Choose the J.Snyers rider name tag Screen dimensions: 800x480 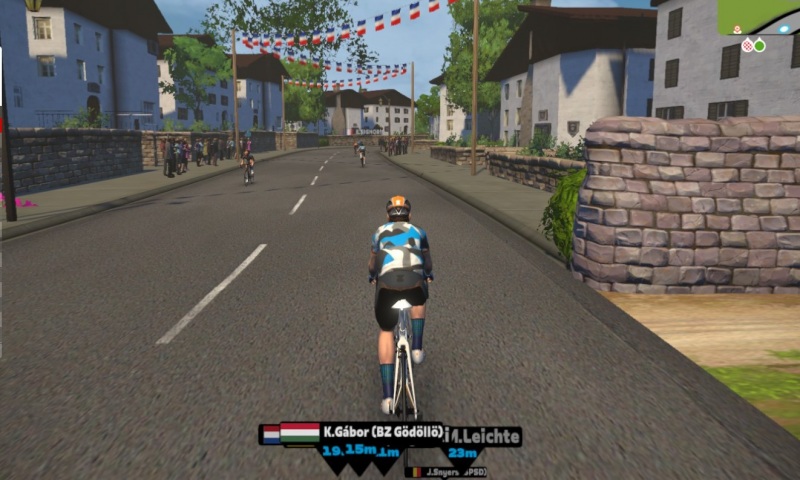pyautogui.click(x=448, y=471)
